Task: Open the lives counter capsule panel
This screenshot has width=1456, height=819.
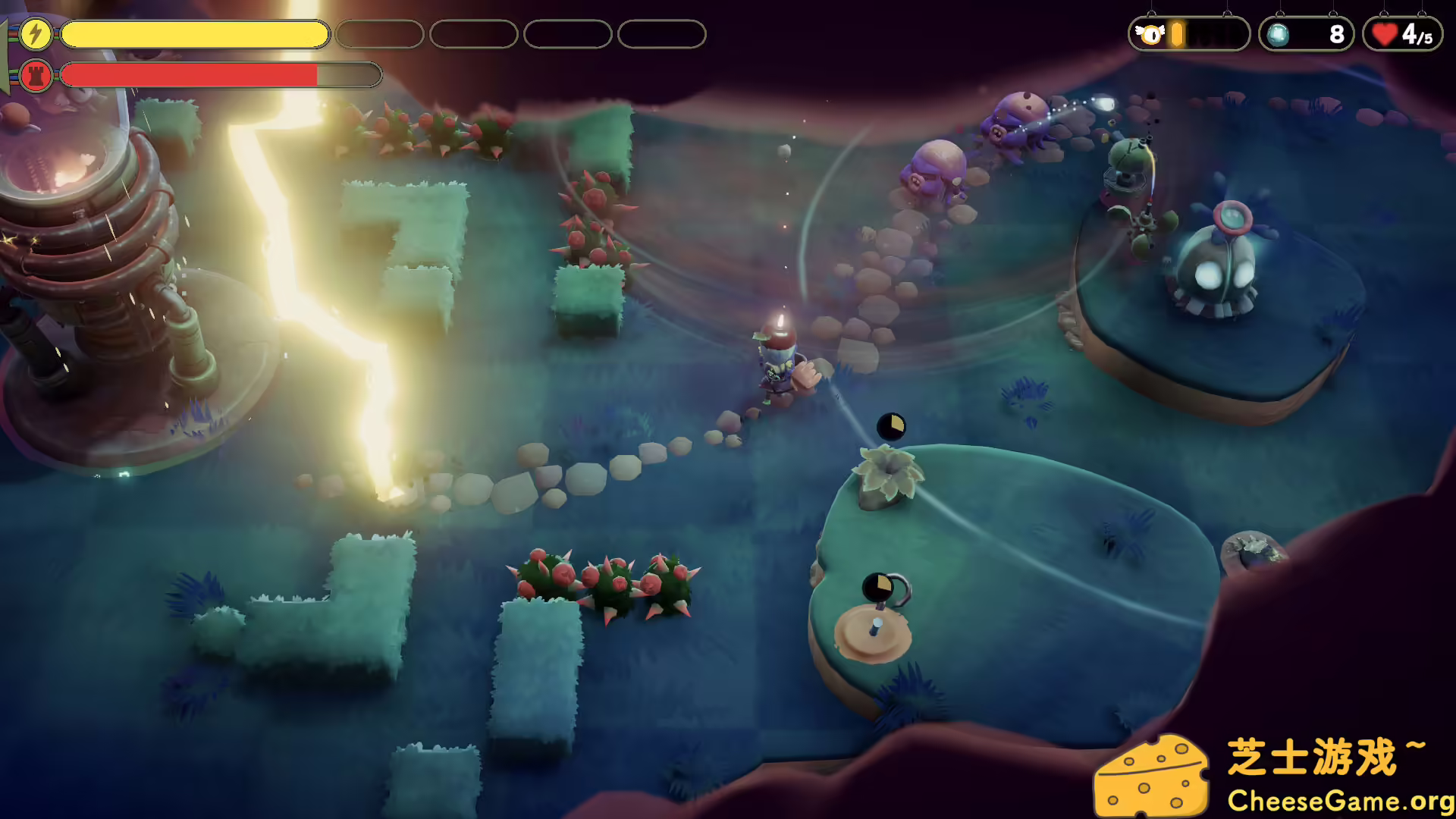Action: pos(1402,33)
